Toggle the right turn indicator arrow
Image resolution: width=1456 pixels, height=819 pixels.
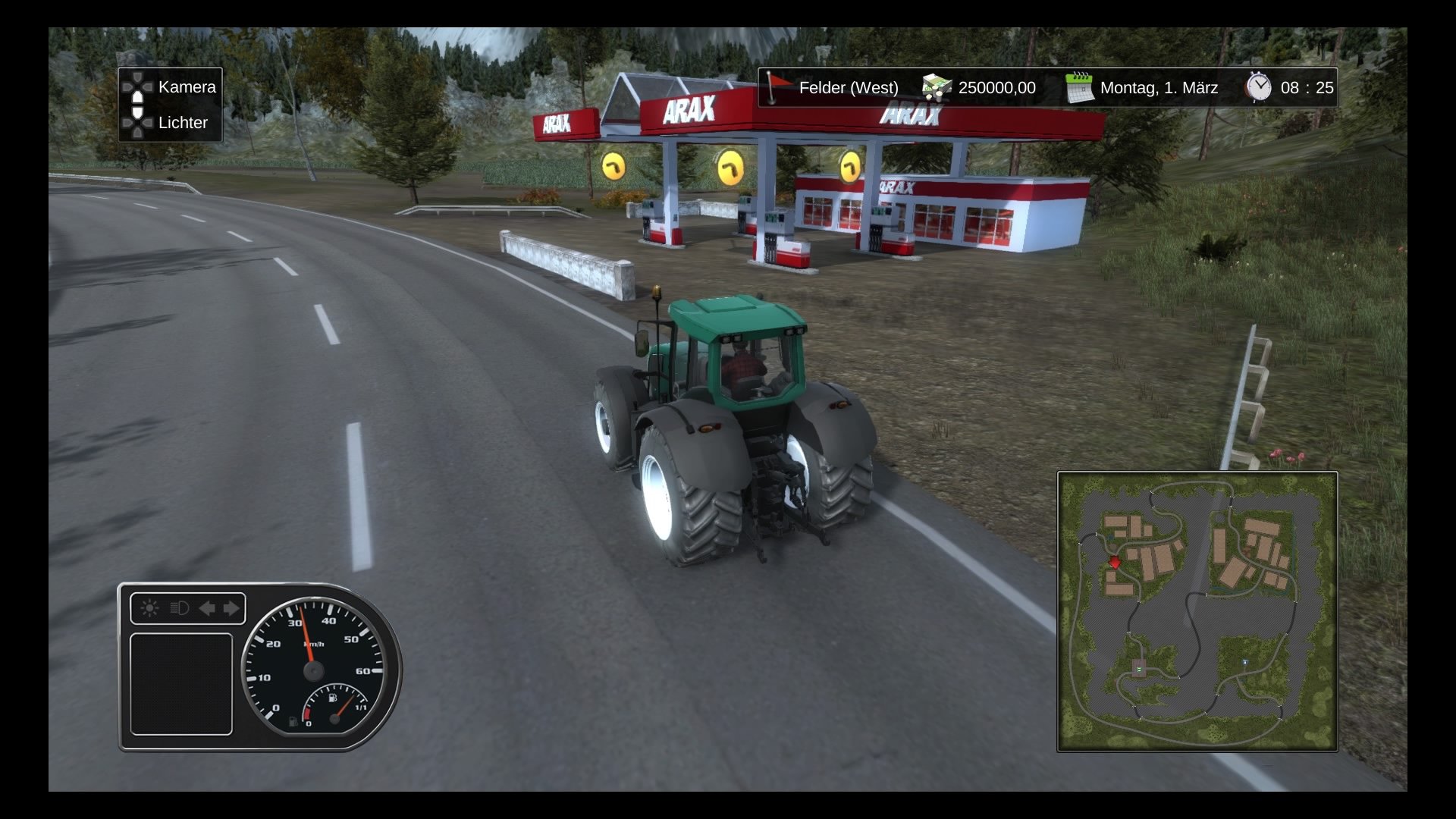click(231, 607)
